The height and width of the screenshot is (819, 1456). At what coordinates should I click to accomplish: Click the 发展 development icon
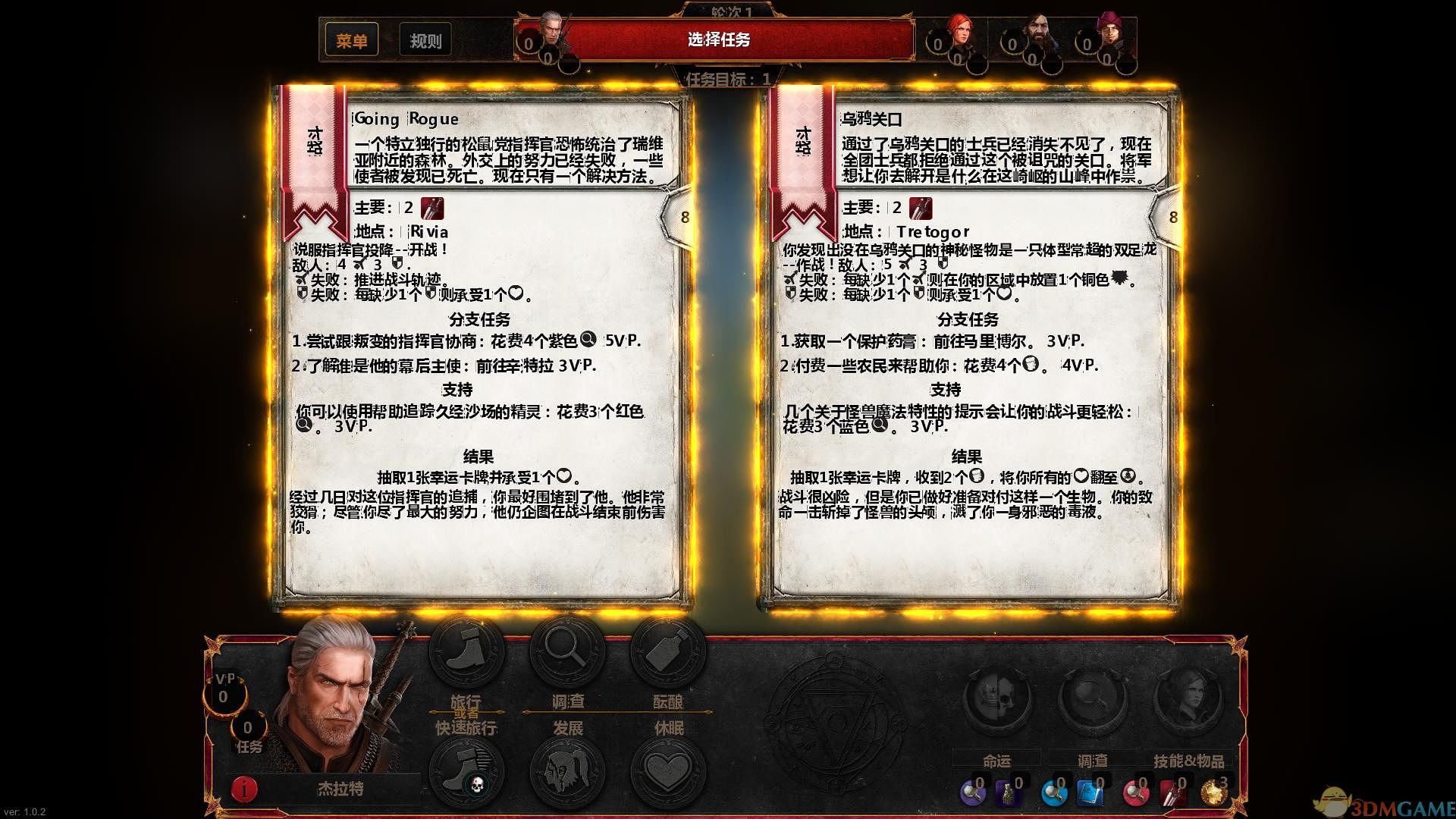(x=565, y=768)
